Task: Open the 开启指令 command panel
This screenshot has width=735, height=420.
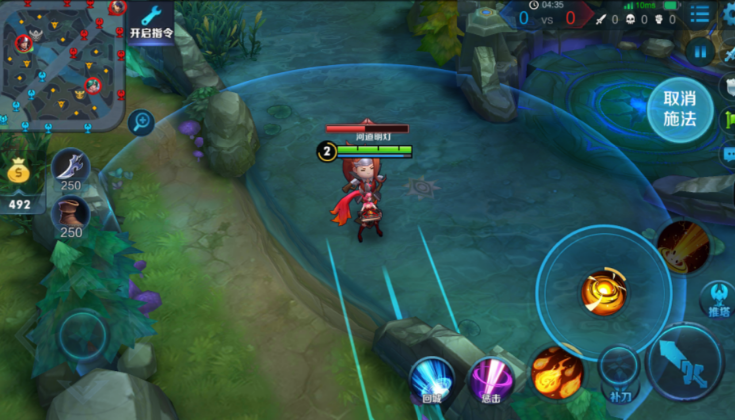Action: [x=151, y=21]
